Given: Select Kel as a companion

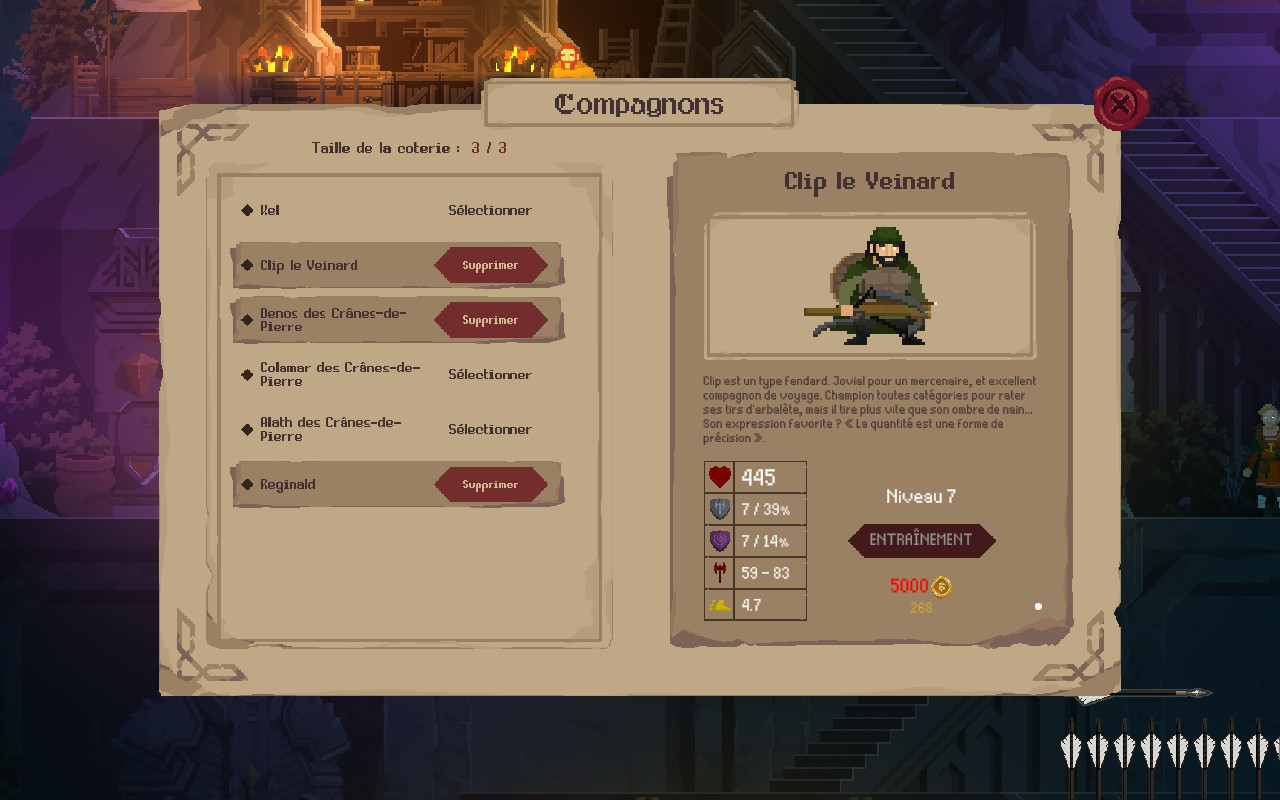Looking at the screenshot, I should point(489,210).
